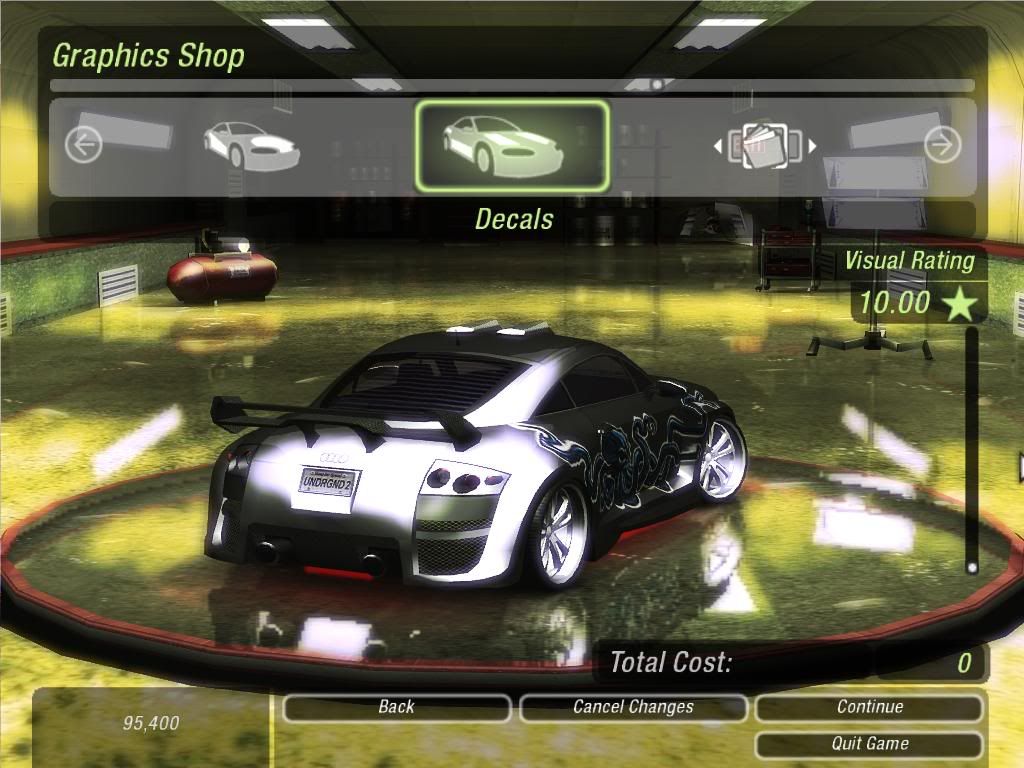Cycle categories with the left arrow
1024x768 pixels.
[x=83, y=146]
